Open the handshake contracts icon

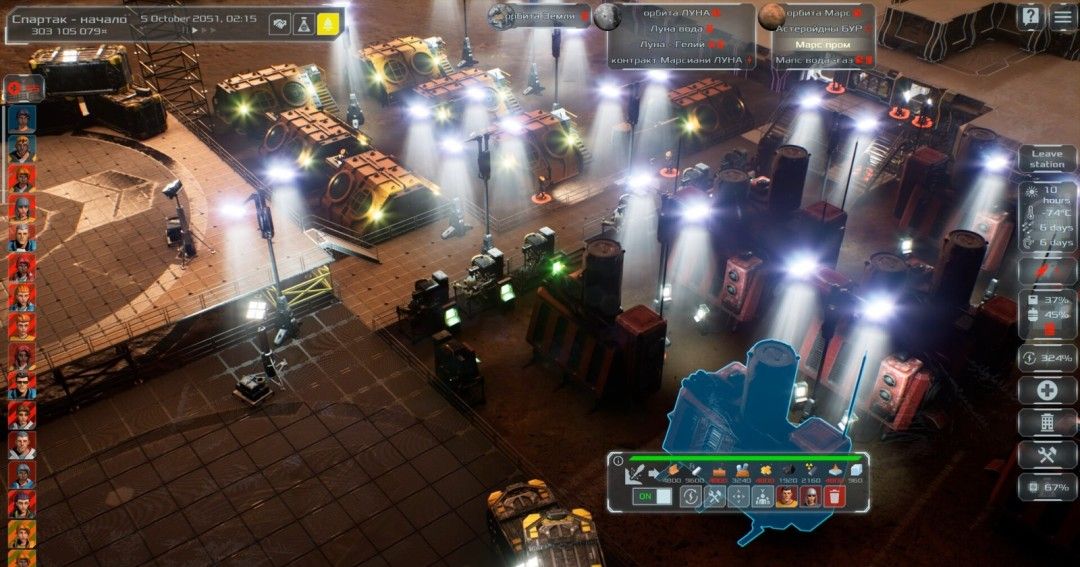point(280,25)
